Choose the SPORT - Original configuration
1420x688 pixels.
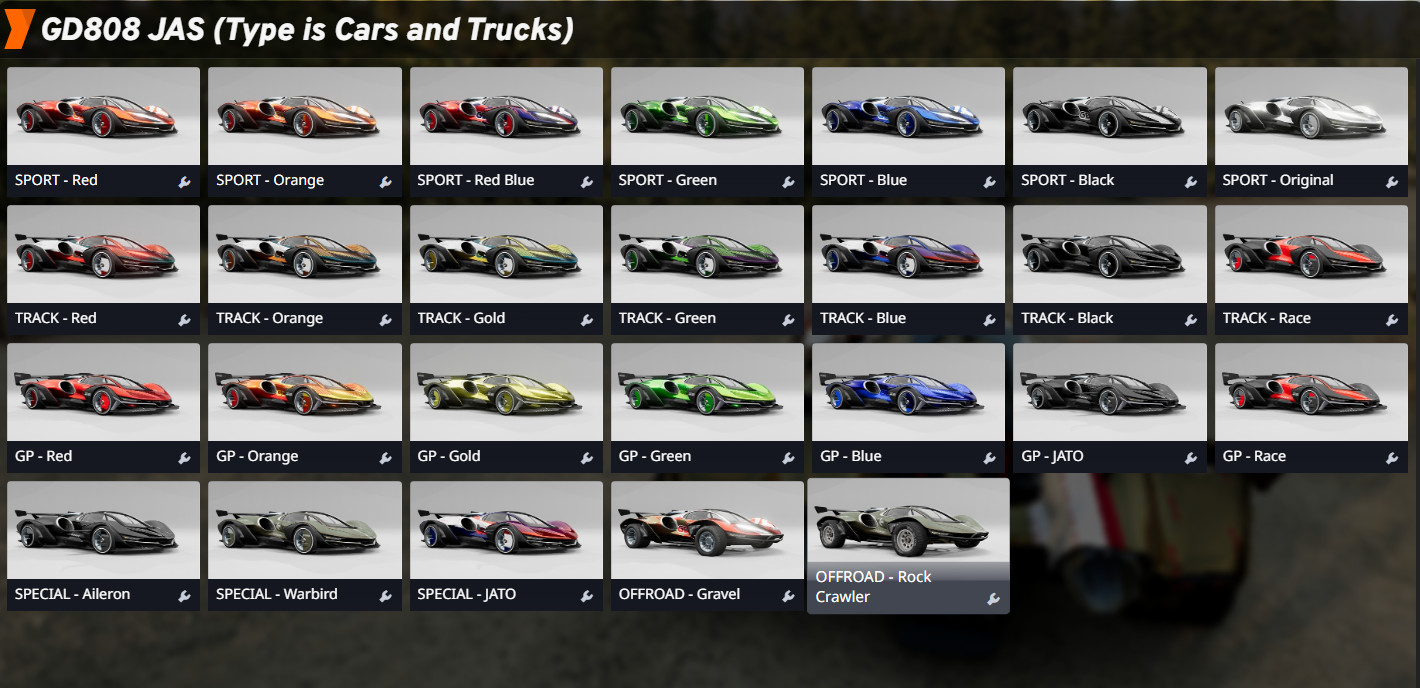click(x=1311, y=118)
